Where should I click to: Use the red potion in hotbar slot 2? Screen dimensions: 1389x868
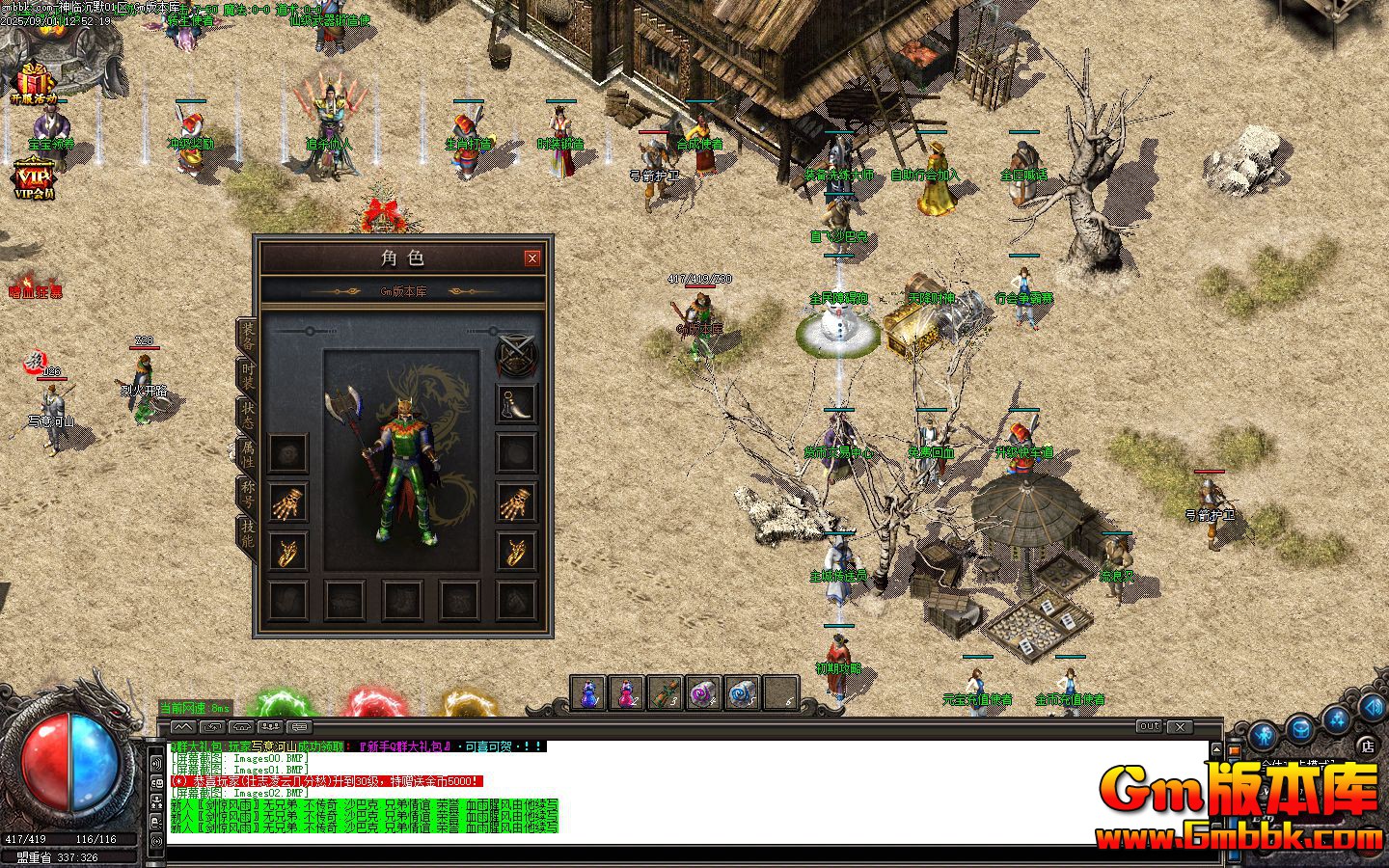627,693
